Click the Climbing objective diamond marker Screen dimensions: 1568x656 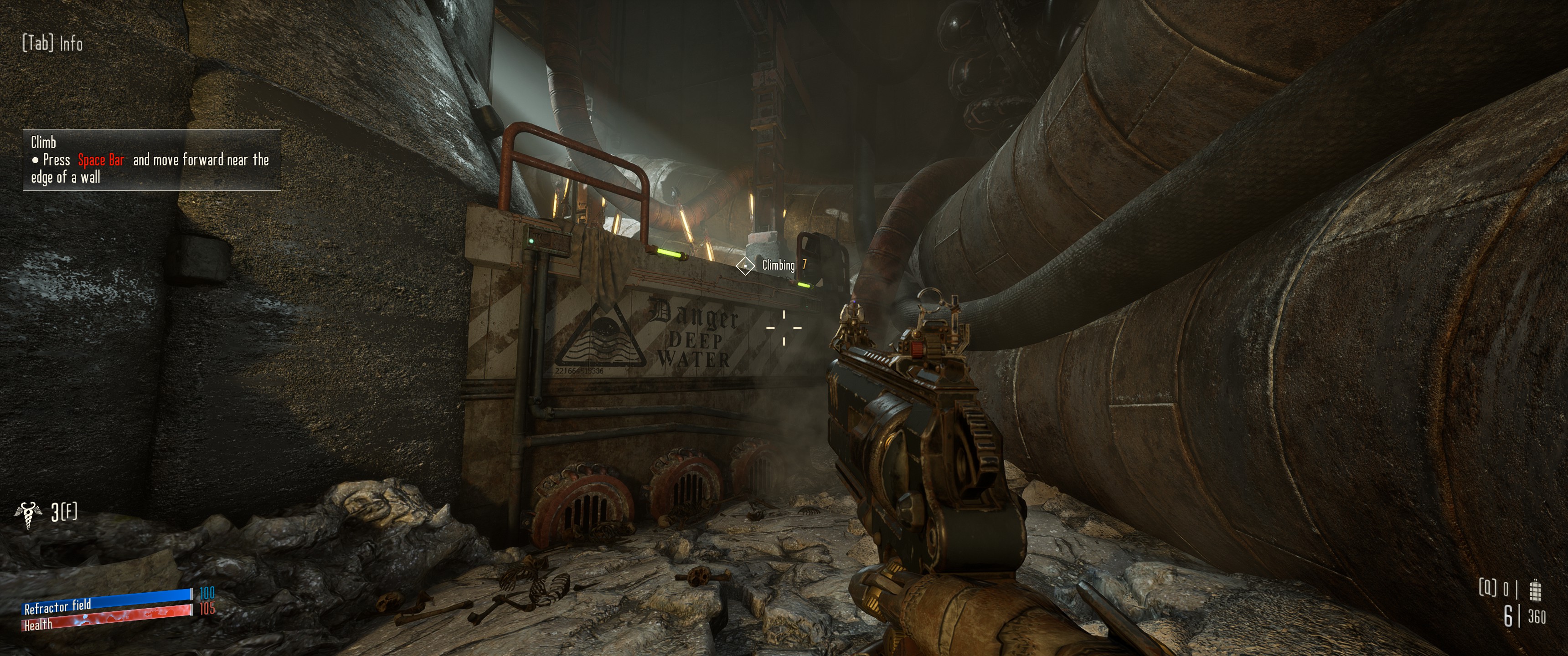(745, 266)
